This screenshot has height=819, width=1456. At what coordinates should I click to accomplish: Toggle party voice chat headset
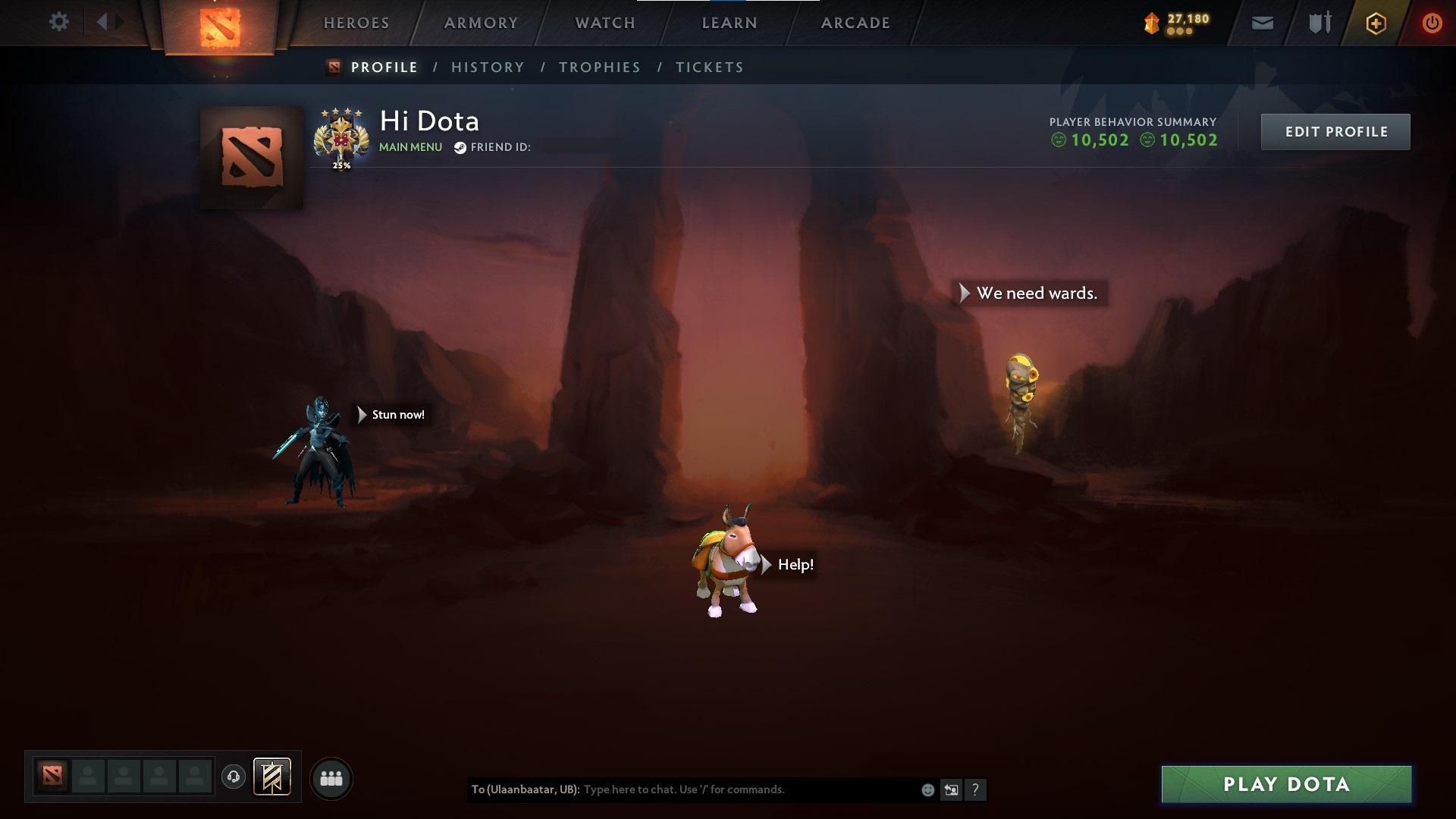click(234, 777)
